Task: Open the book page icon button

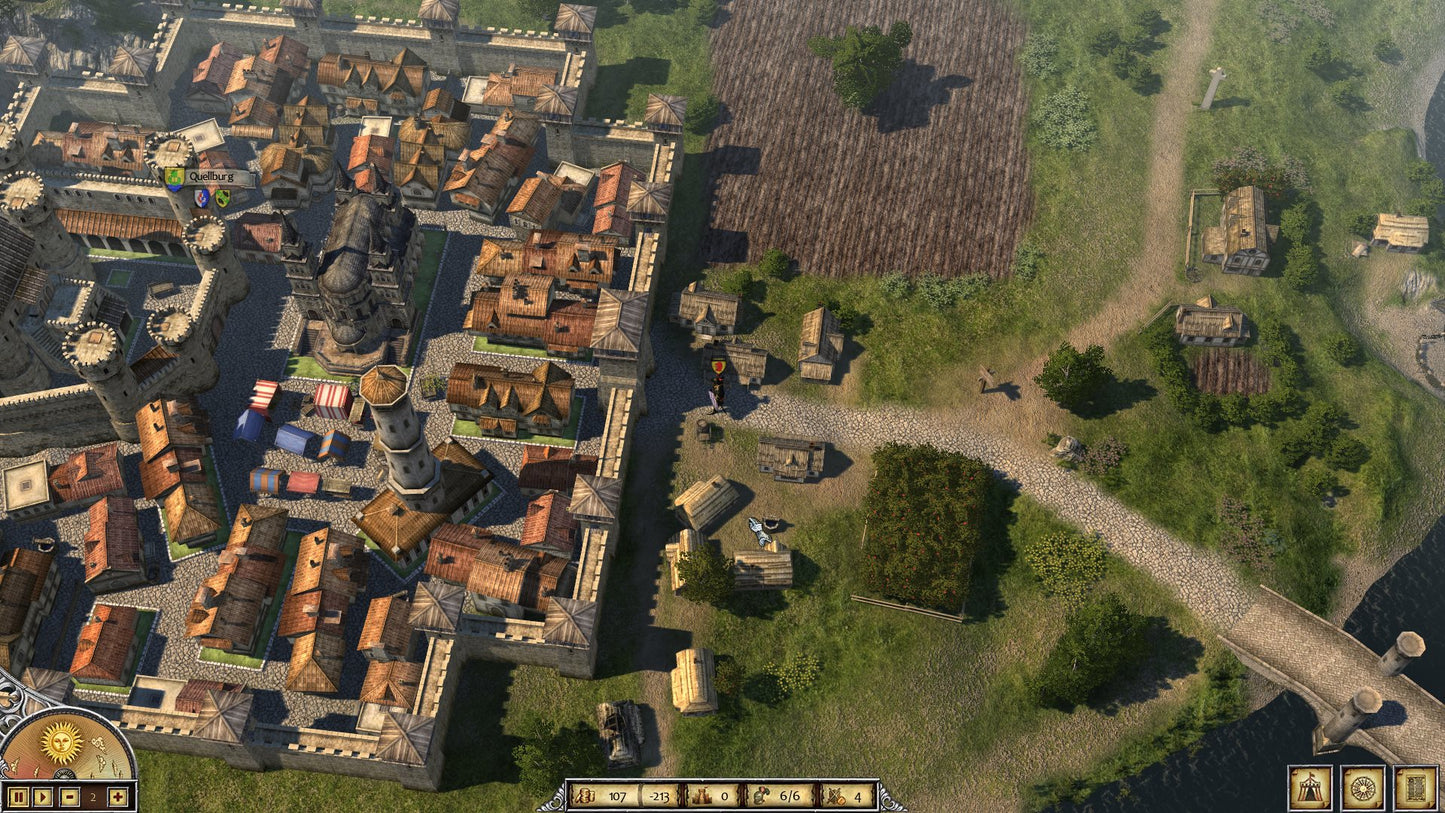Action: tap(1416, 787)
